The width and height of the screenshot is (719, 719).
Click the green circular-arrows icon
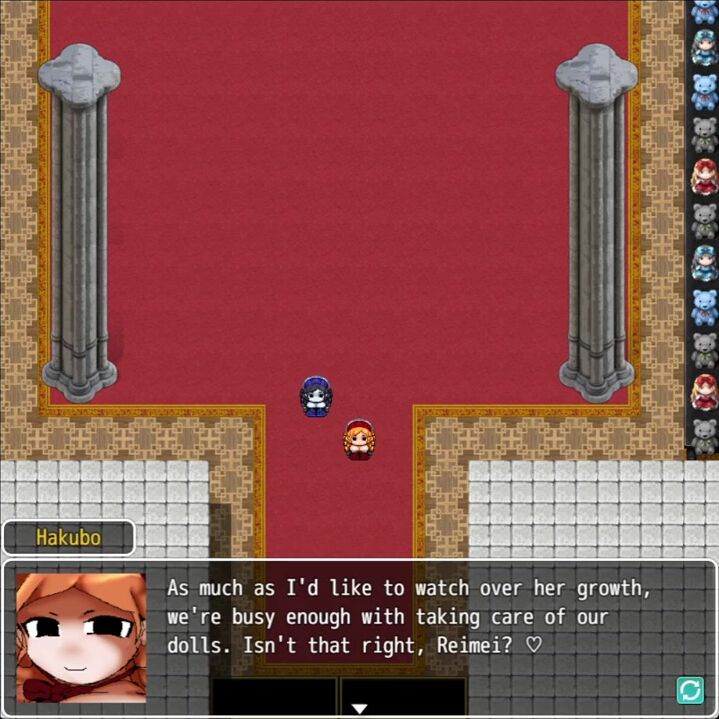(690, 690)
